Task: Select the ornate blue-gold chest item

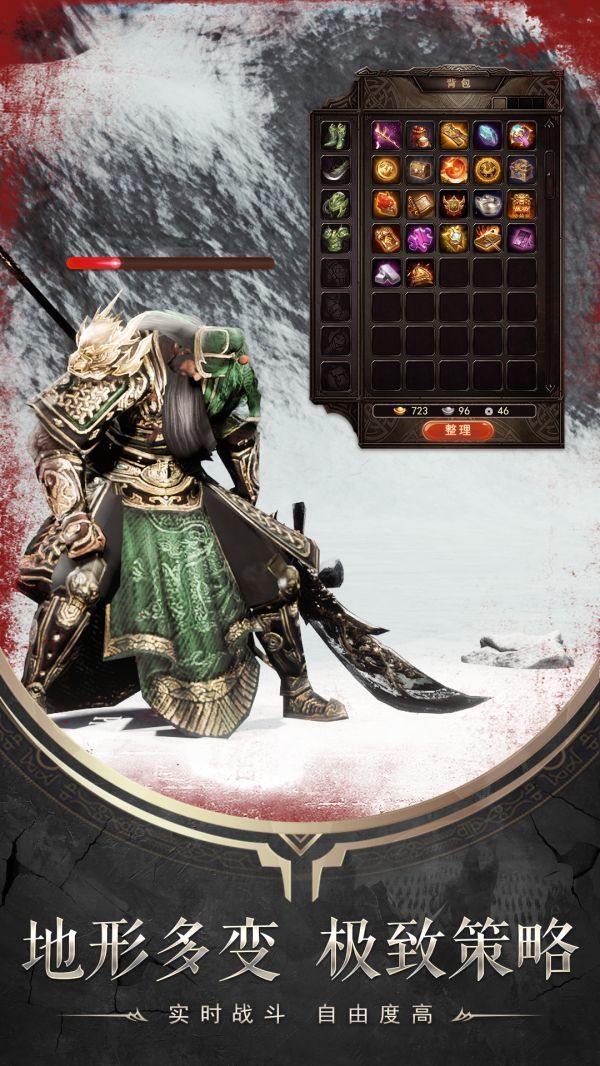Action: (521, 169)
